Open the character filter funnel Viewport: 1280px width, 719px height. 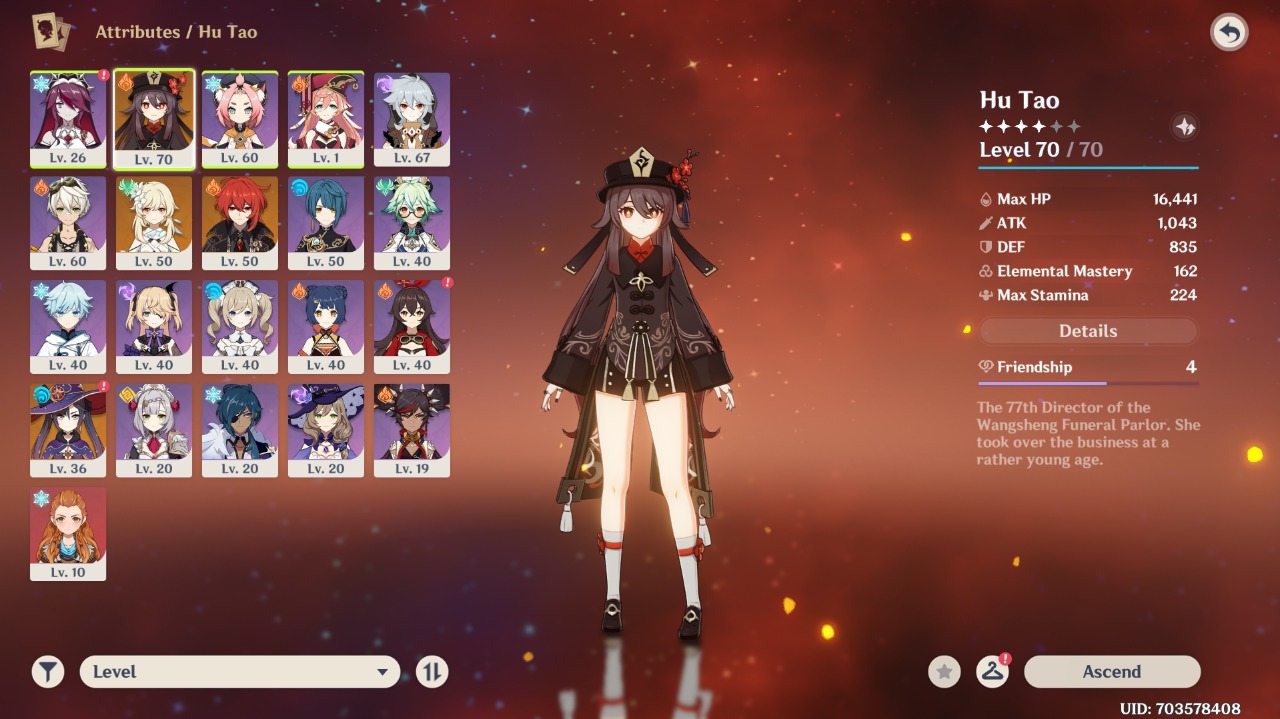pos(47,672)
